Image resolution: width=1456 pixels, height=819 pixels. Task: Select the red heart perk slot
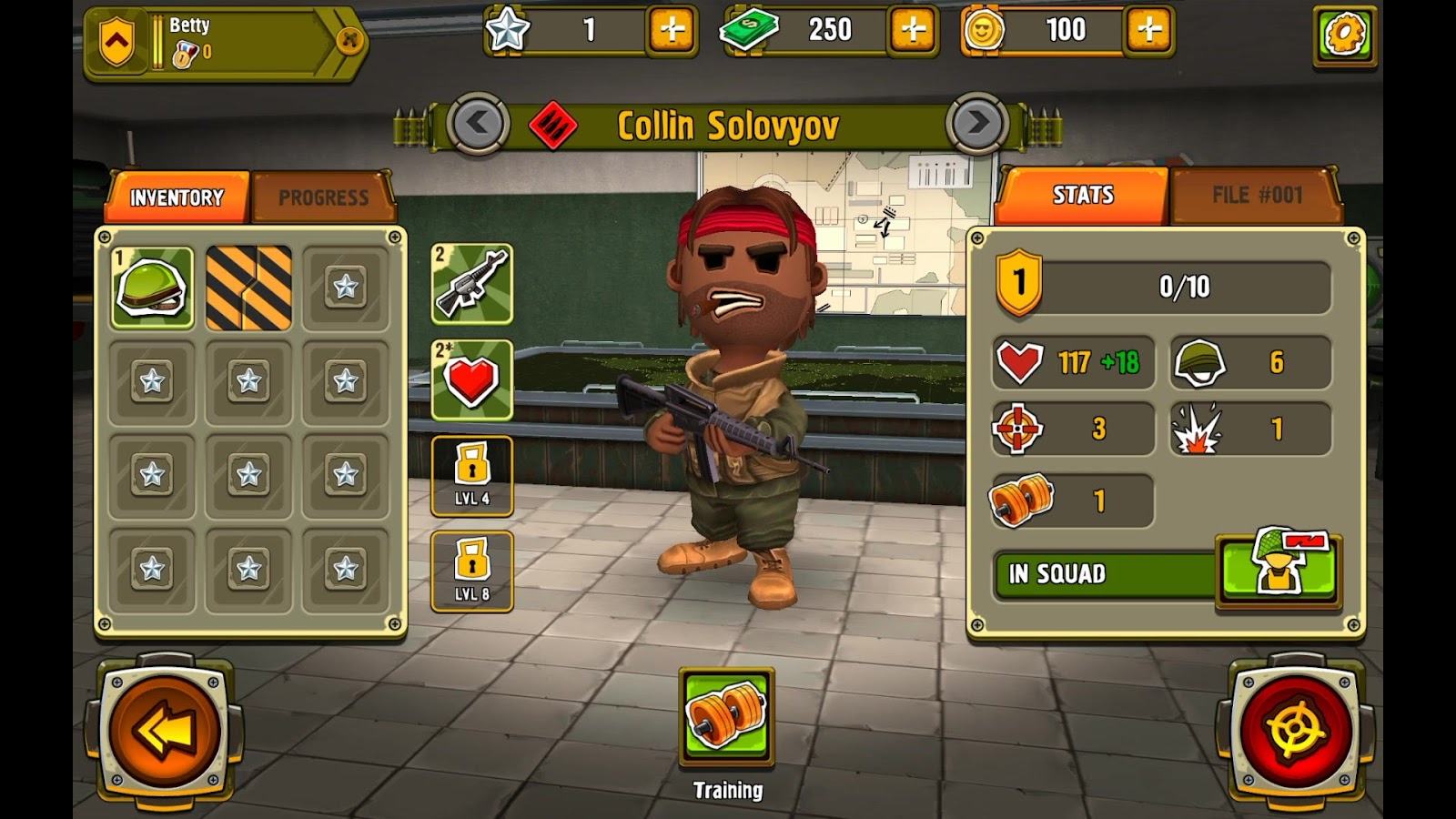471,380
